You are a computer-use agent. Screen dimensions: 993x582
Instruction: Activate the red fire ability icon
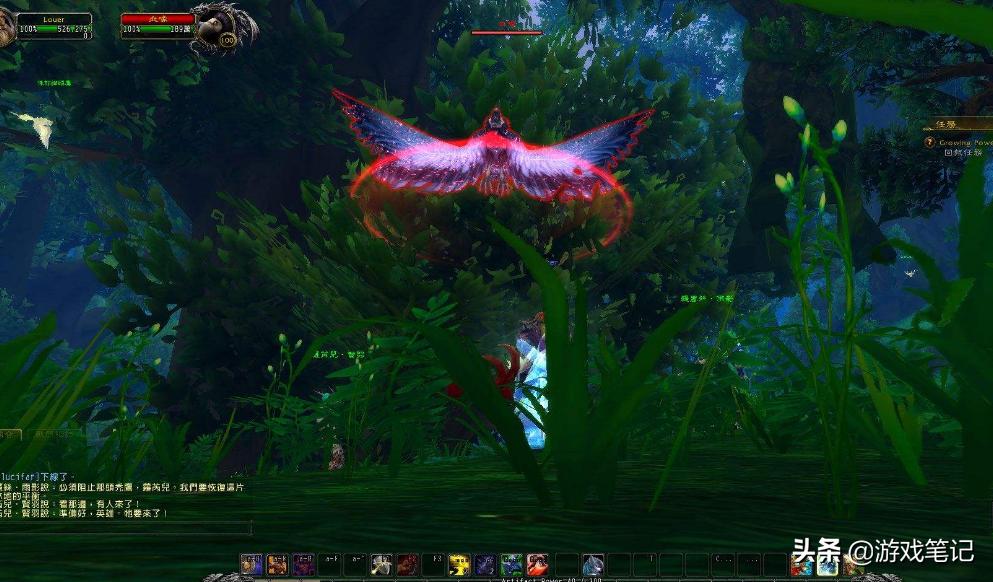[x=537, y=565]
